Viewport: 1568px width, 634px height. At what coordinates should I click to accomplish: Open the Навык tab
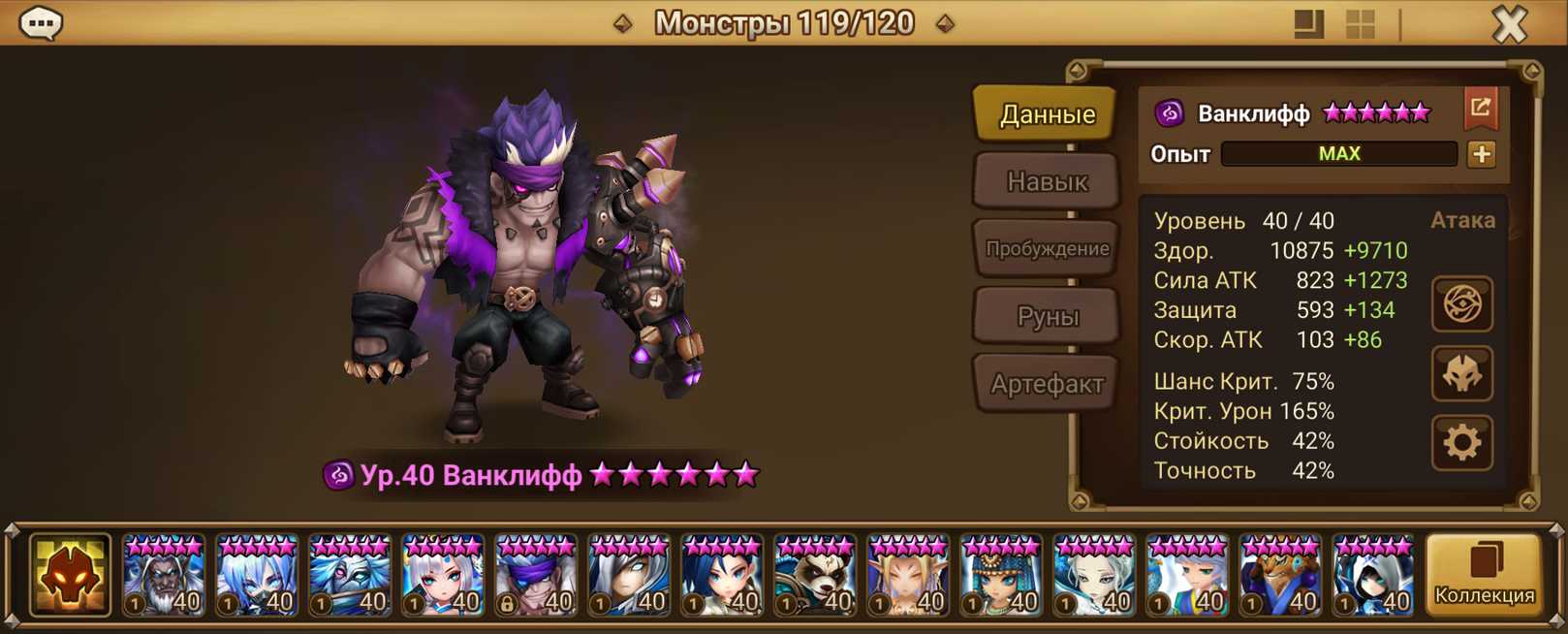[x=1047, y=181]
